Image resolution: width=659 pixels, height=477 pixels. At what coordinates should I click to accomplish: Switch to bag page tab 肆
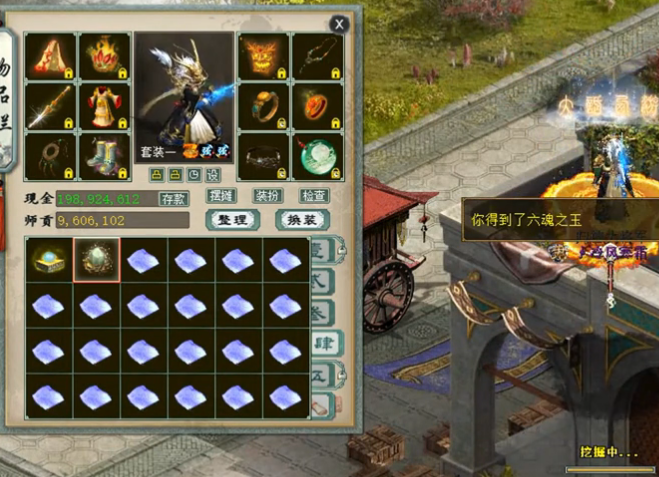pos(322,344)
